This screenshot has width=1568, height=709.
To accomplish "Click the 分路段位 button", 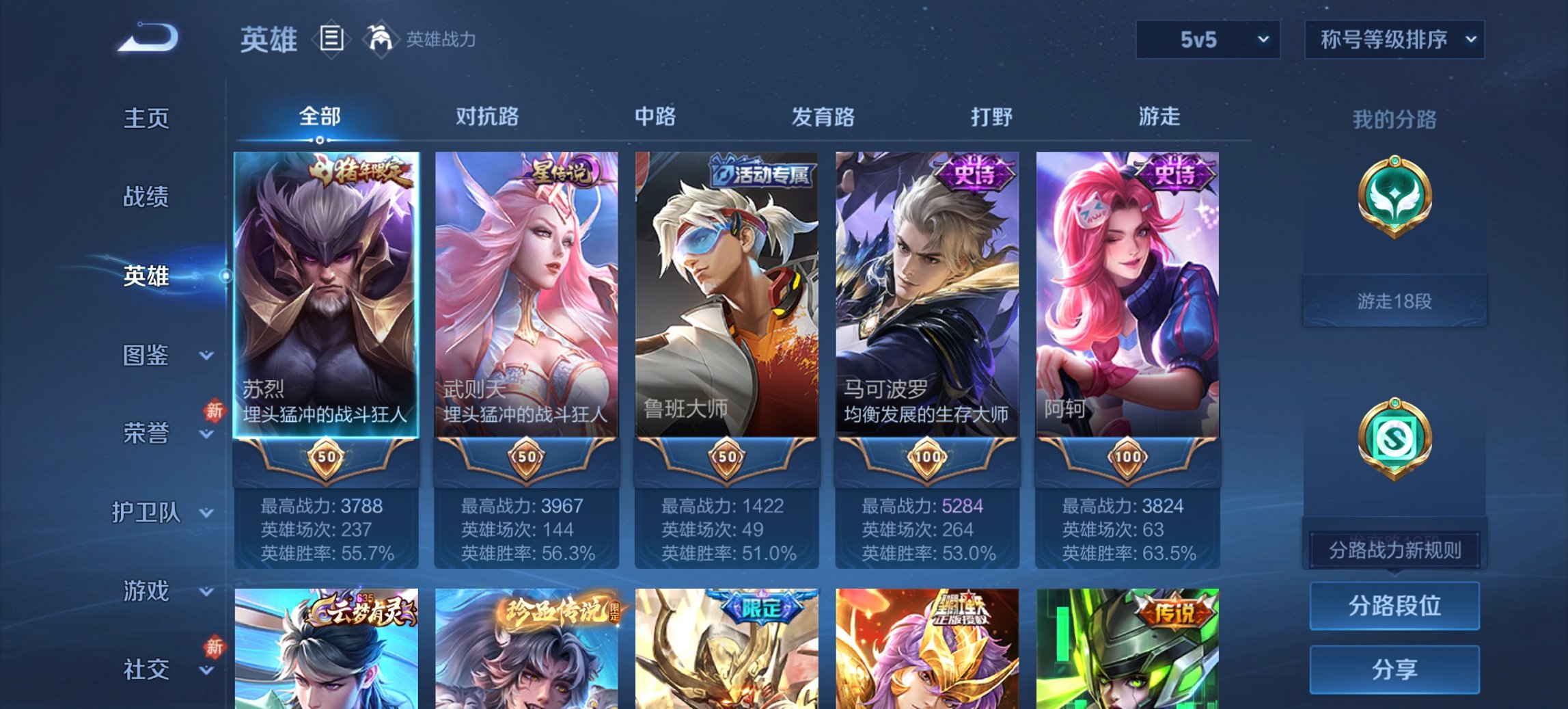I will tap(1394, 606).
